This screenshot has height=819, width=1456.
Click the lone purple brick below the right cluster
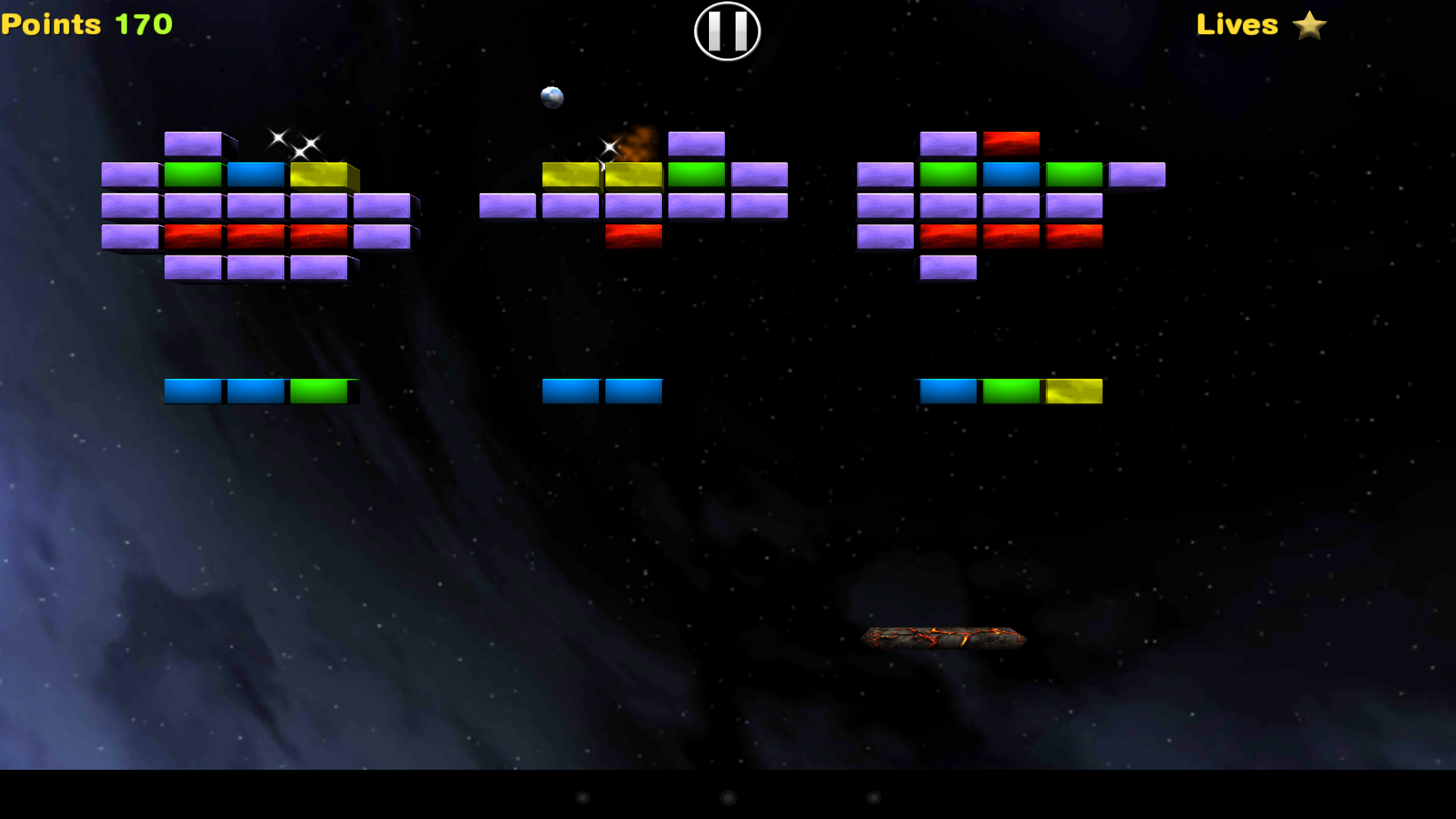(948, 268)
